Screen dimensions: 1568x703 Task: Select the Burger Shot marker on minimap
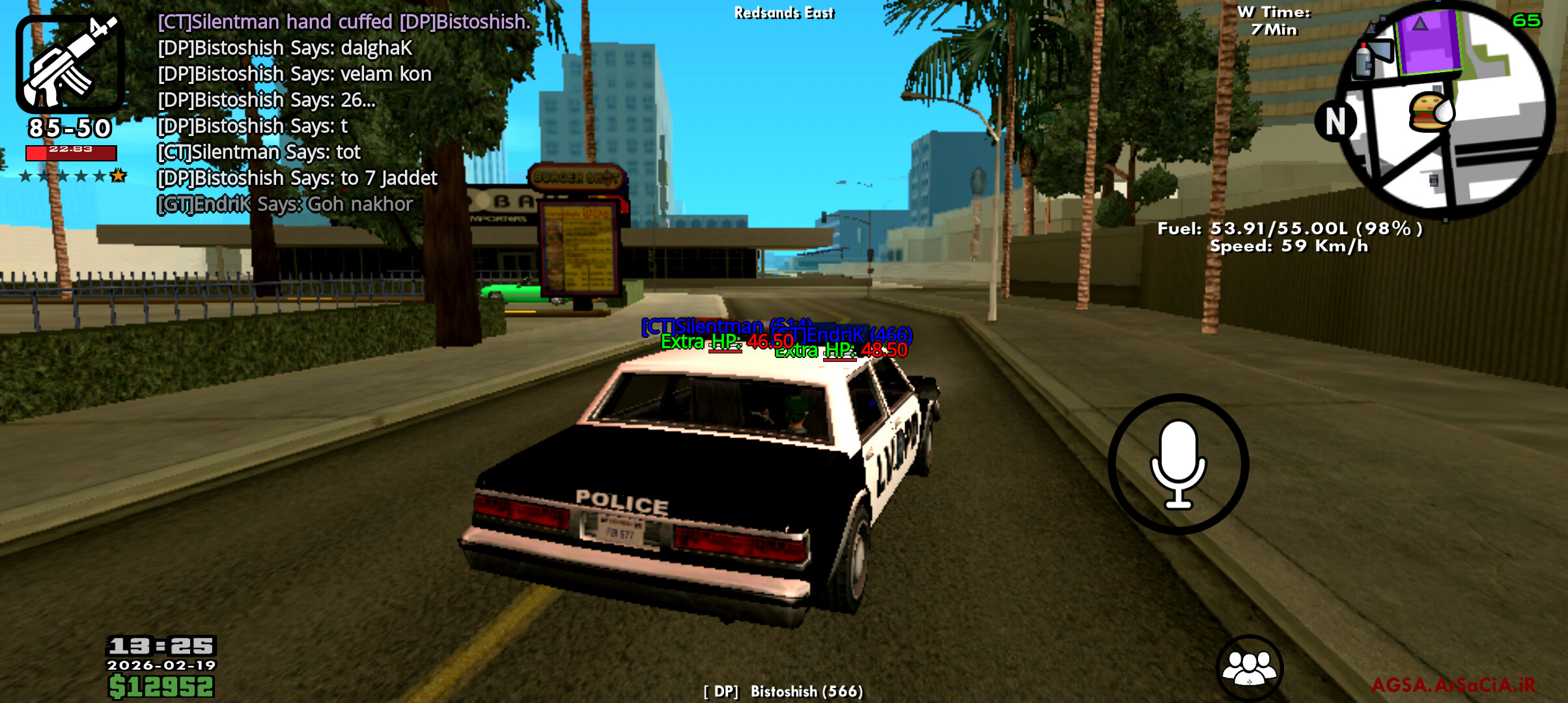[x=1429, y=112]
